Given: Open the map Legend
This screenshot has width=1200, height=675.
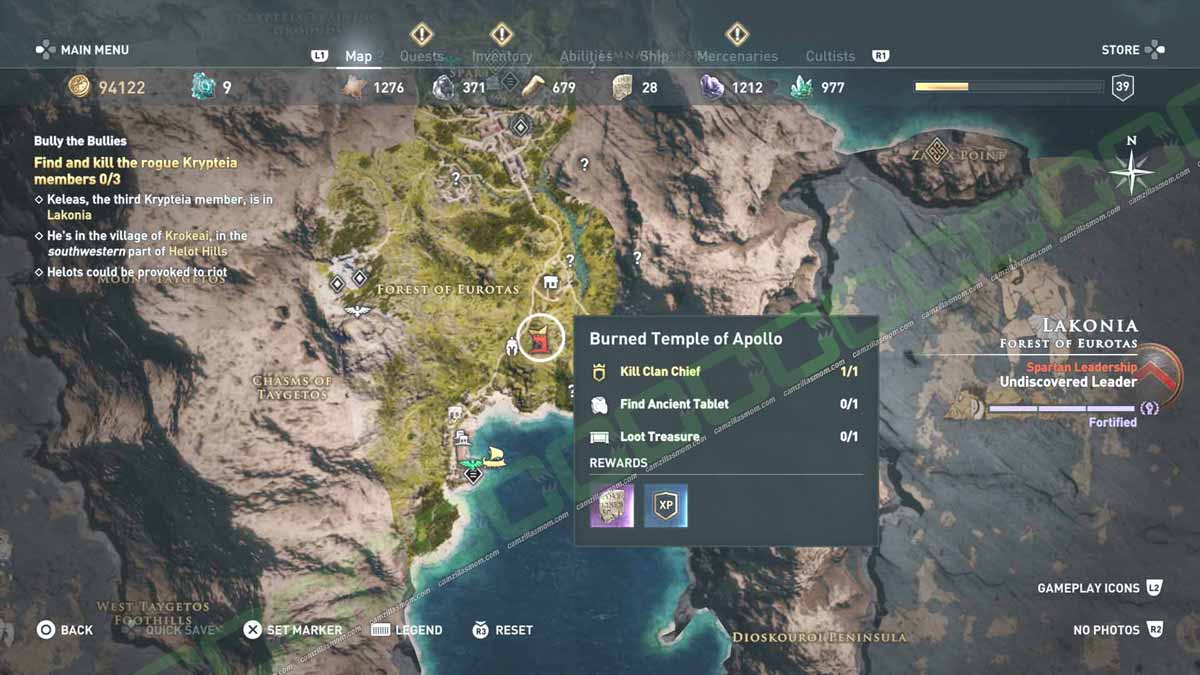Looking at the screenshot, I should coord(407,630).
